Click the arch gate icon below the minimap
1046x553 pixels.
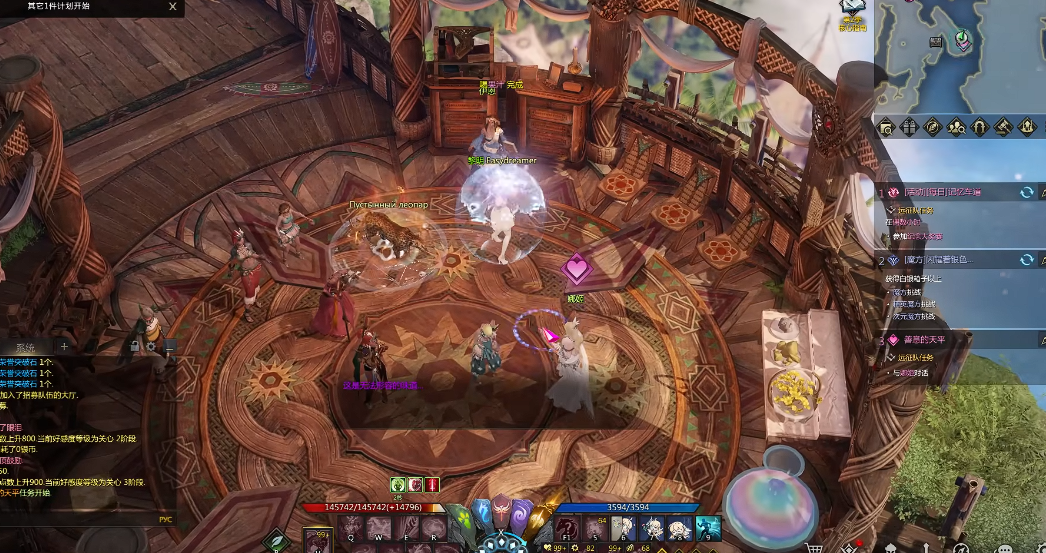(x=979, y=127)
